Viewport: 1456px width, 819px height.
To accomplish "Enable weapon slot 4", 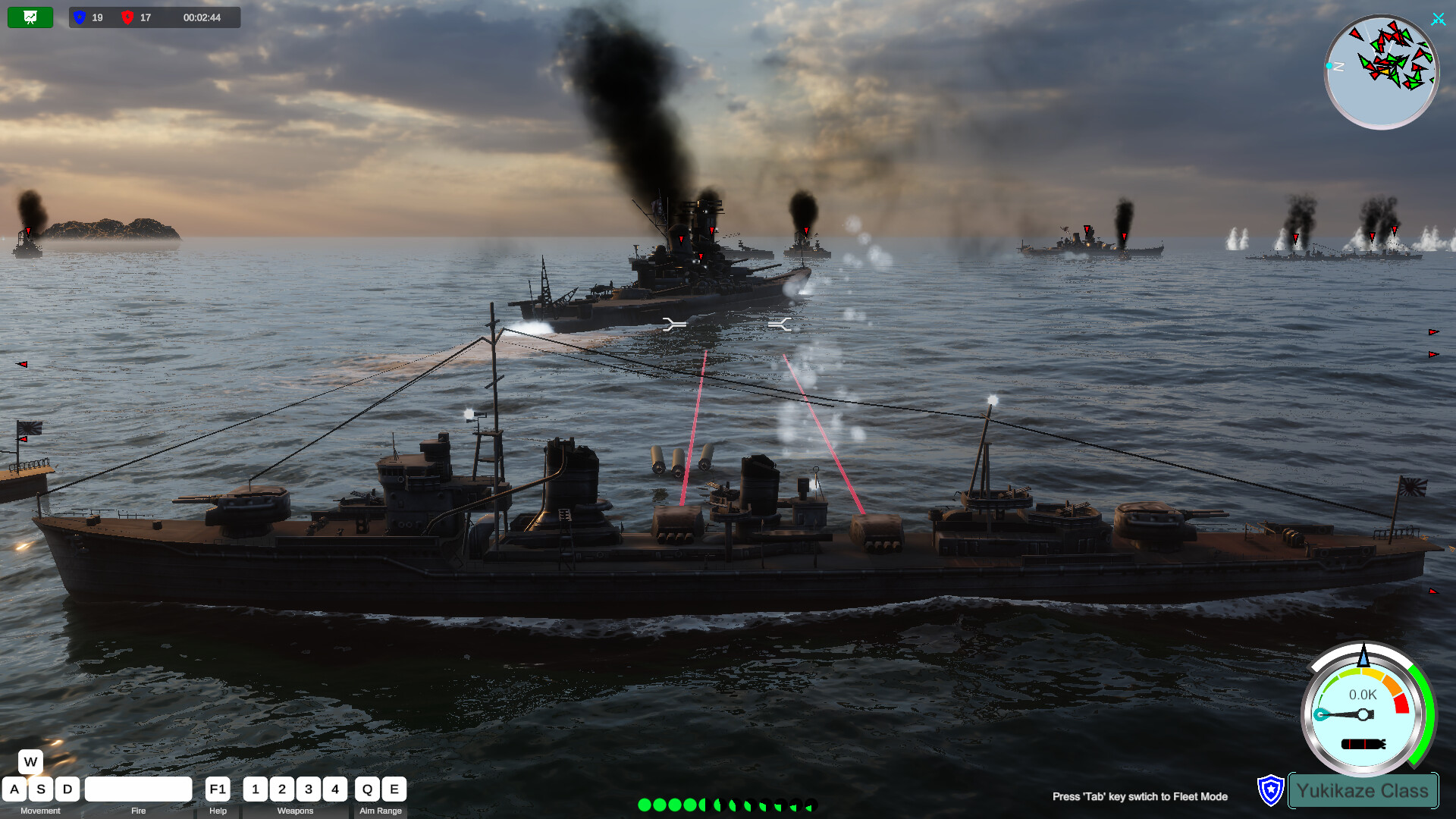I will coord(334,789).
